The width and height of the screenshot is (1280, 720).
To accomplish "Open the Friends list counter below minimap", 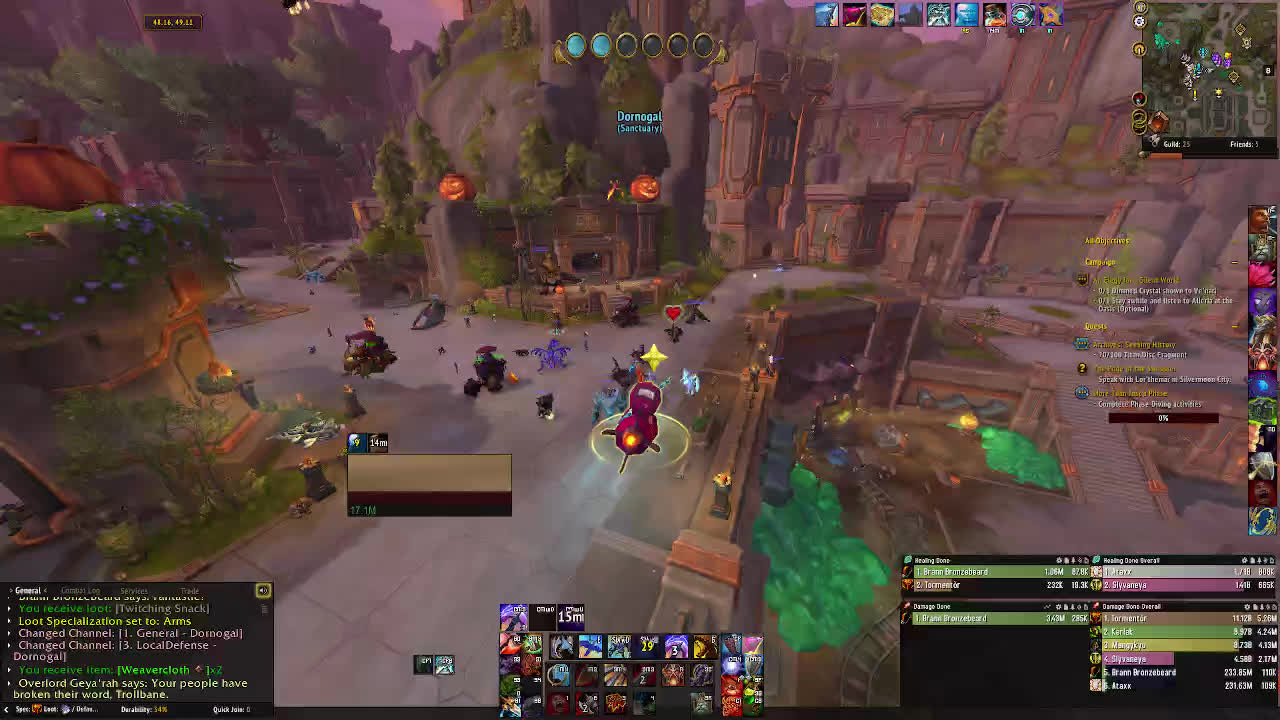I will tap(1243, 145).
